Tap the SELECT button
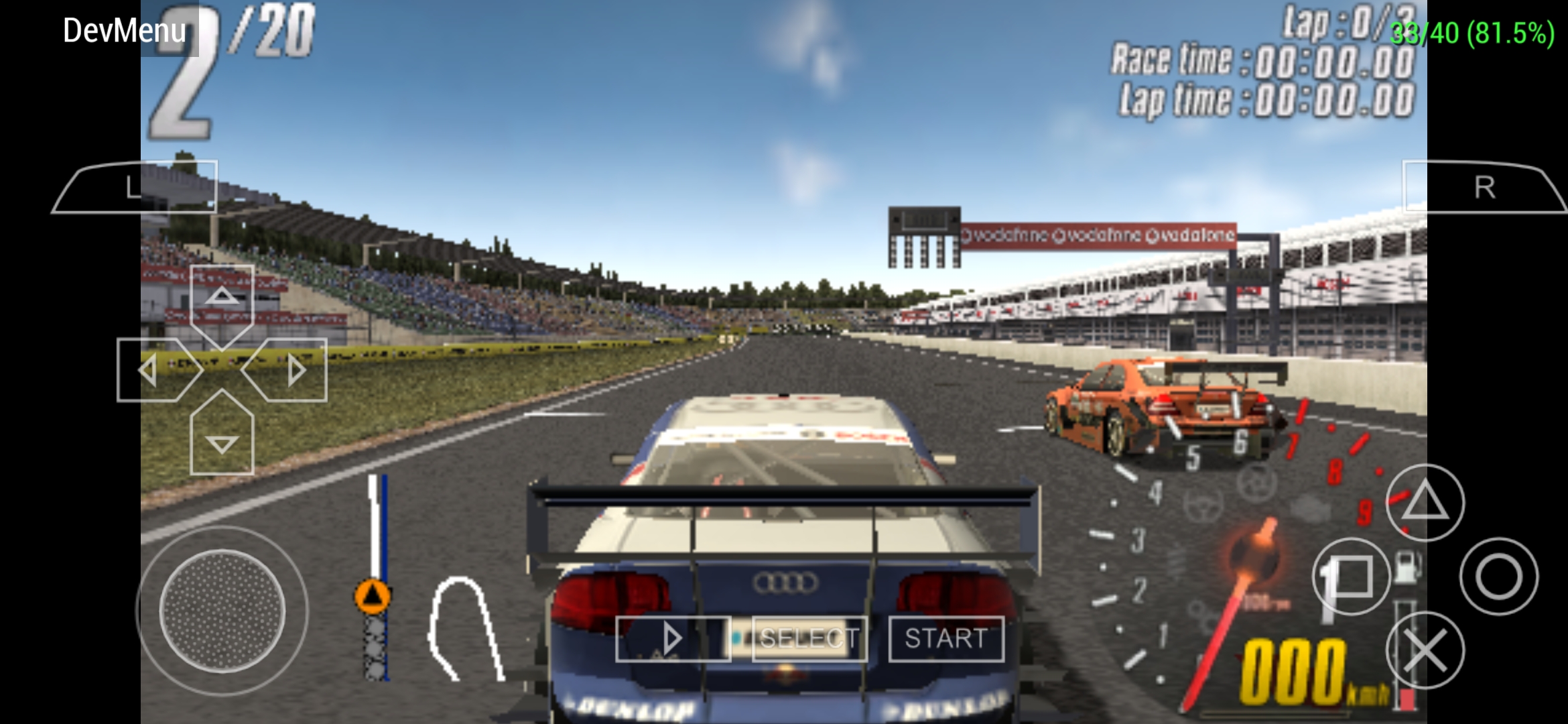 tap(810, 638)
